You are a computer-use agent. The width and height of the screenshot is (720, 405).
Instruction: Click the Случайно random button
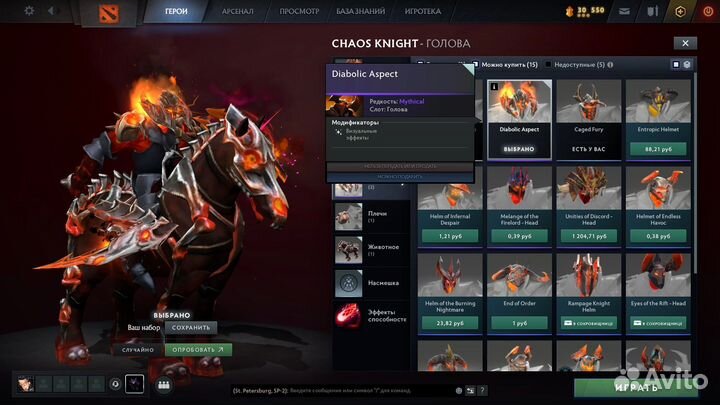139,350
